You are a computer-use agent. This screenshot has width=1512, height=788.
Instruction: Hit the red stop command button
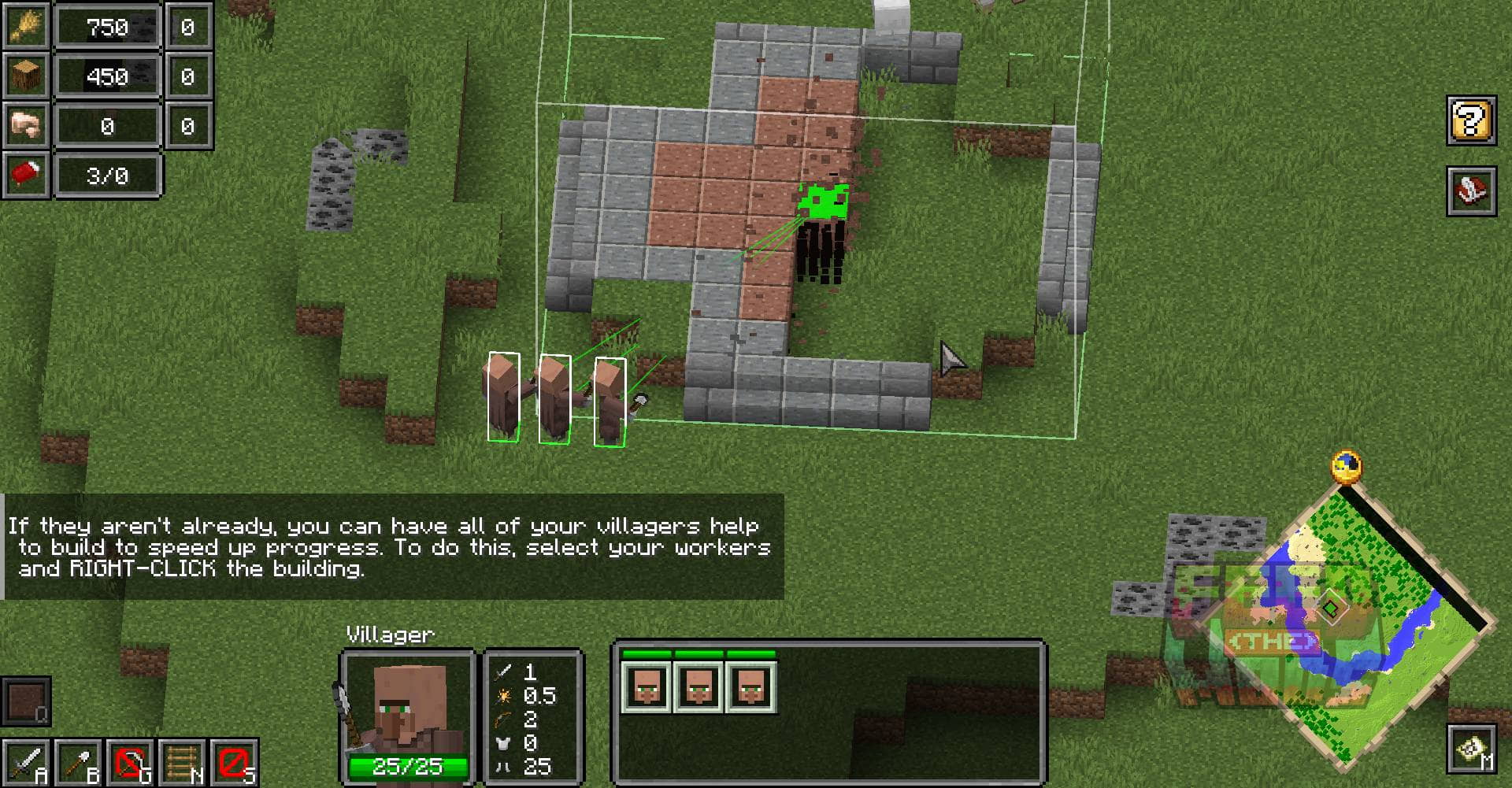(x=234, y=762)
